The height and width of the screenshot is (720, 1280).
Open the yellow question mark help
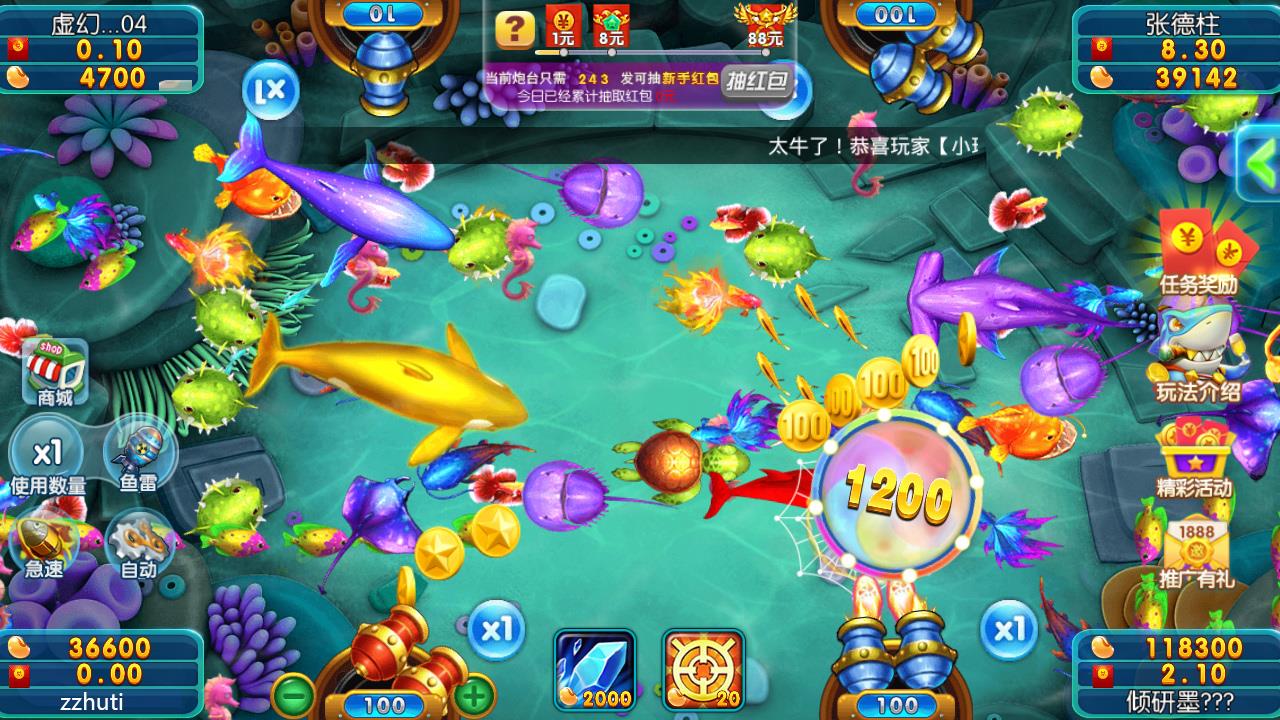pyautogui.click(x=515, y=29)
